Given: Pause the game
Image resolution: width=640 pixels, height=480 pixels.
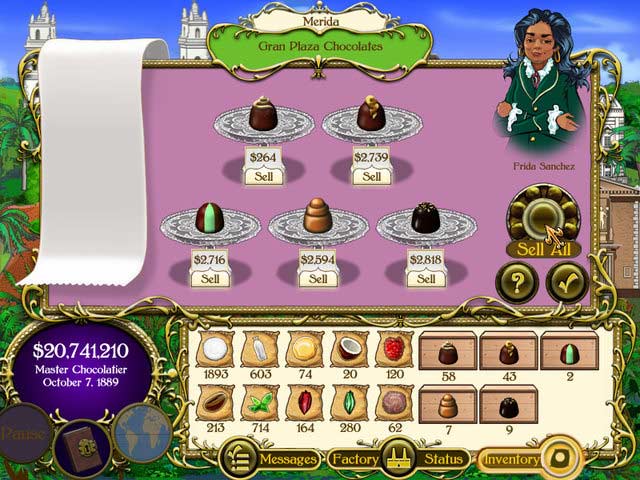Looking at the screenshot, I should [x=22, y=436].
